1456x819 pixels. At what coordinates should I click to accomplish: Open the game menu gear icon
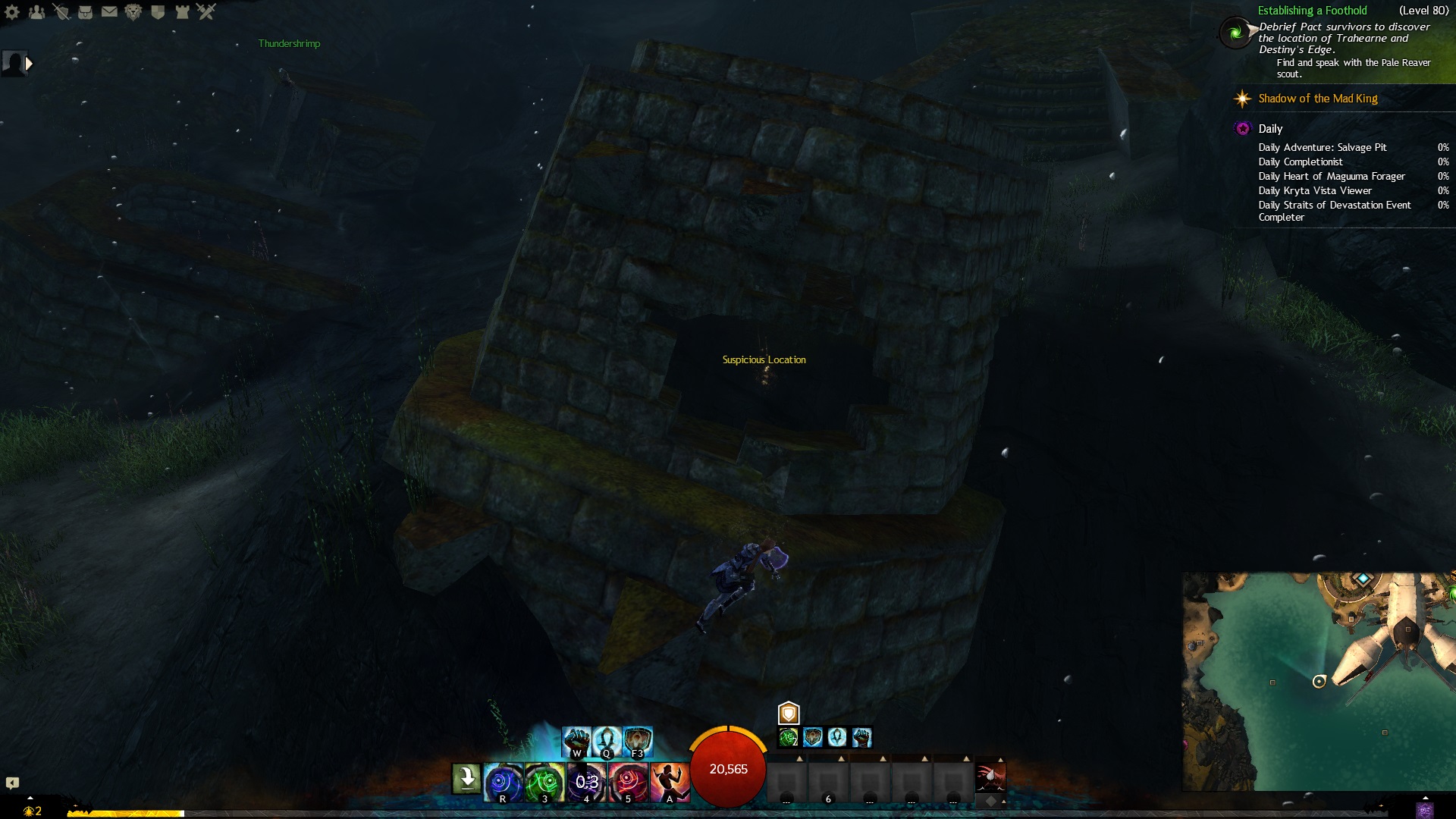12,12
